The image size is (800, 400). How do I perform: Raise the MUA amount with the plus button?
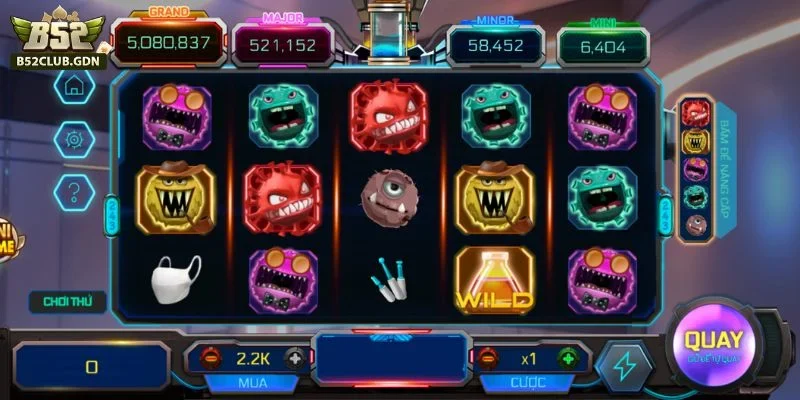[x=294, y=358]
